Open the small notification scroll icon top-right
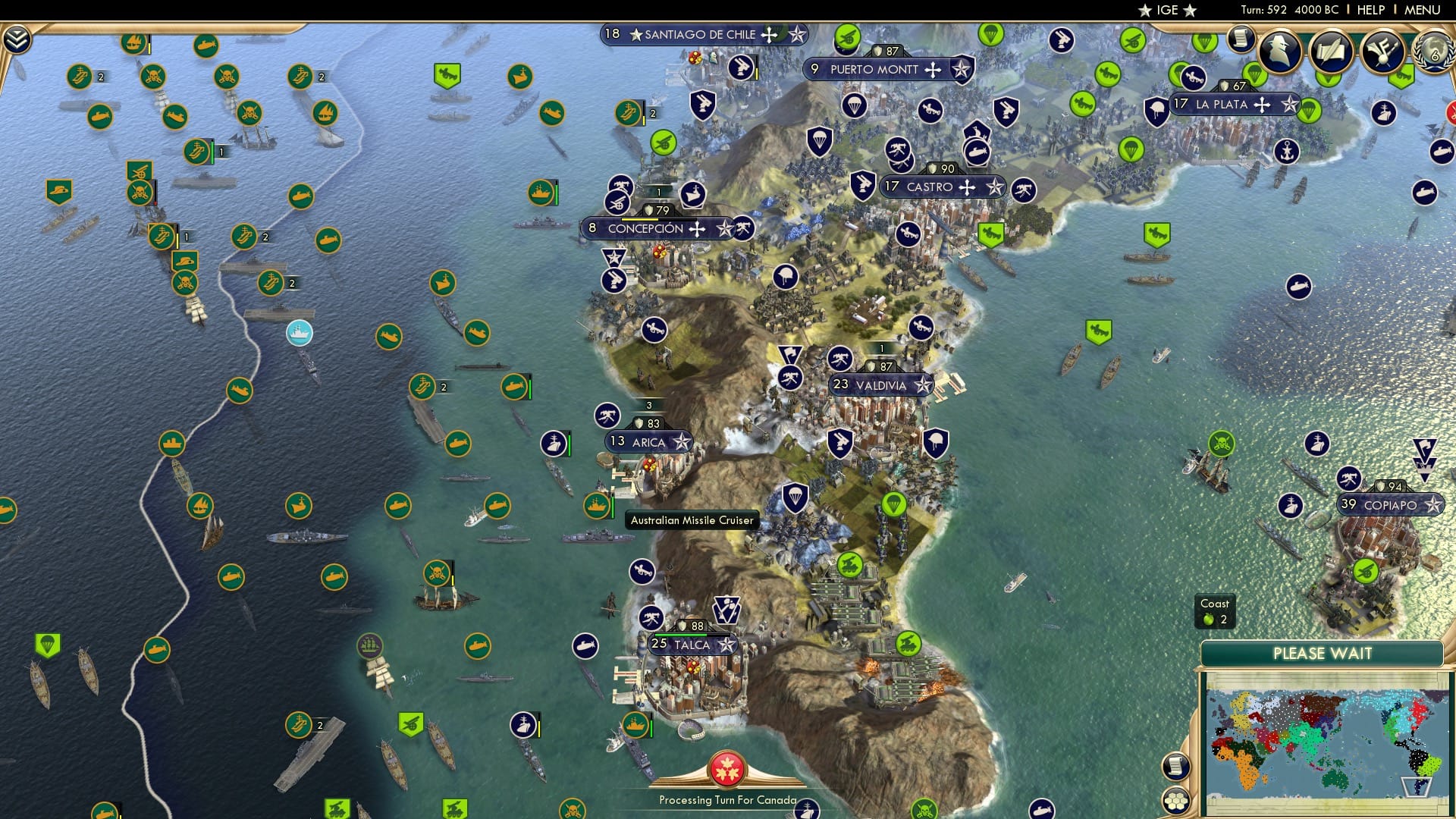 tap(1243, 40)
